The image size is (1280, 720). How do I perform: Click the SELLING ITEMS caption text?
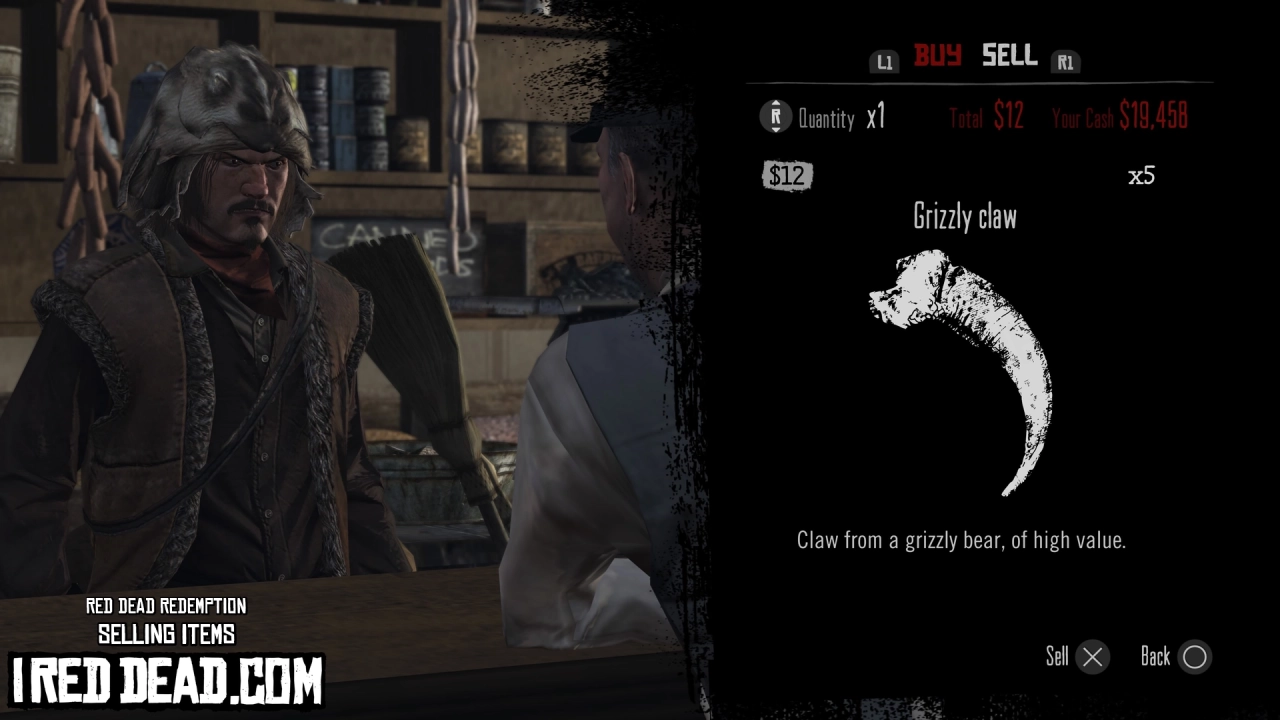coord(166,634)
